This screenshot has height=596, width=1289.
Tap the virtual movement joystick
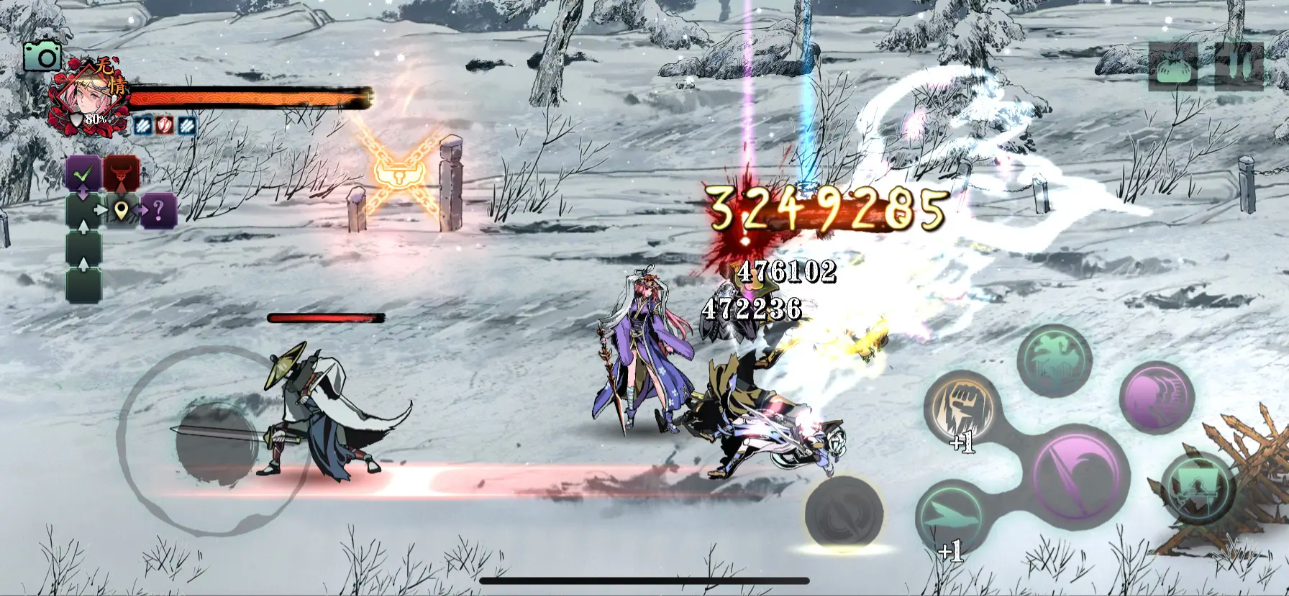coord(217,443)
